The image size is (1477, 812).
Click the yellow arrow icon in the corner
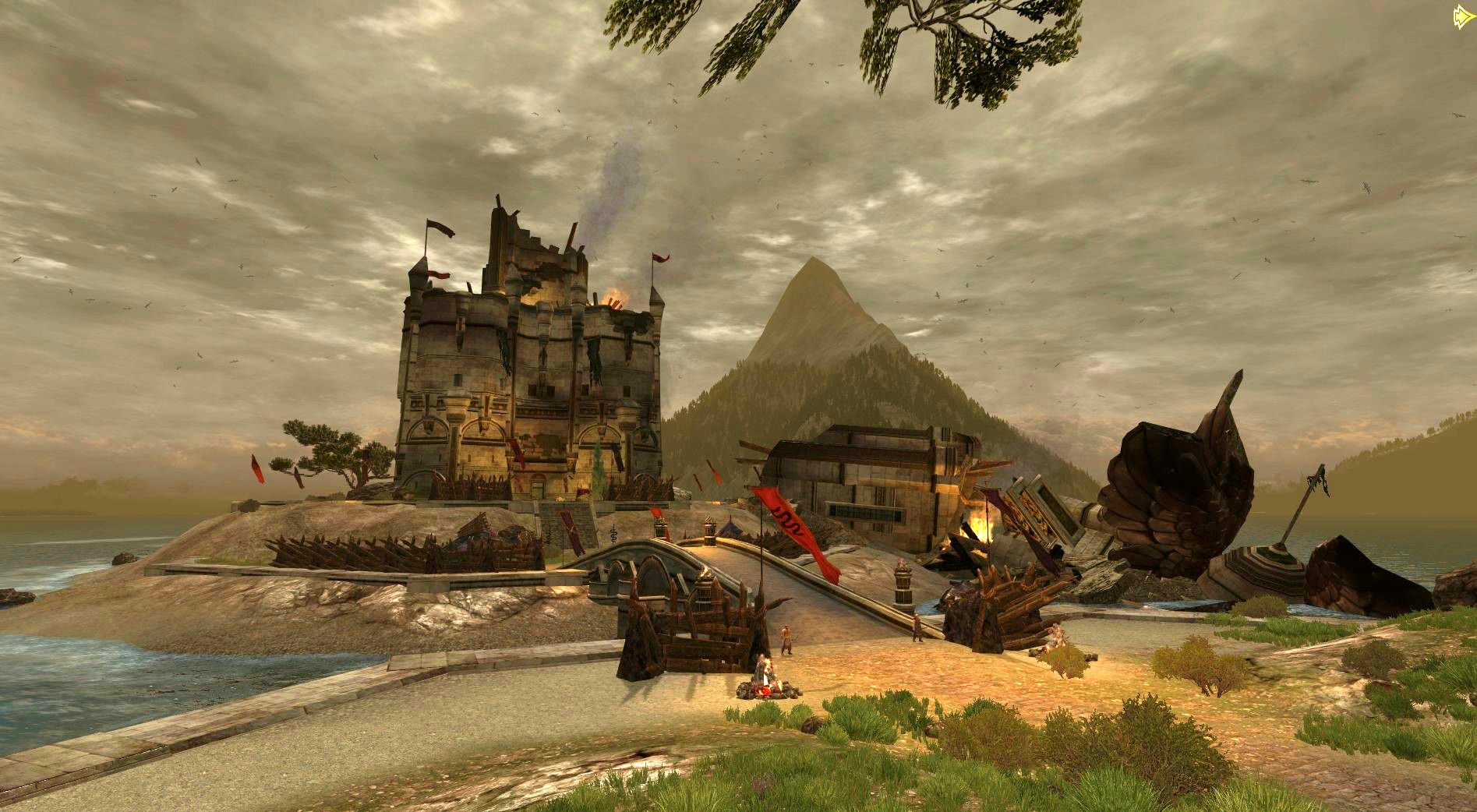coord(1463,17)
